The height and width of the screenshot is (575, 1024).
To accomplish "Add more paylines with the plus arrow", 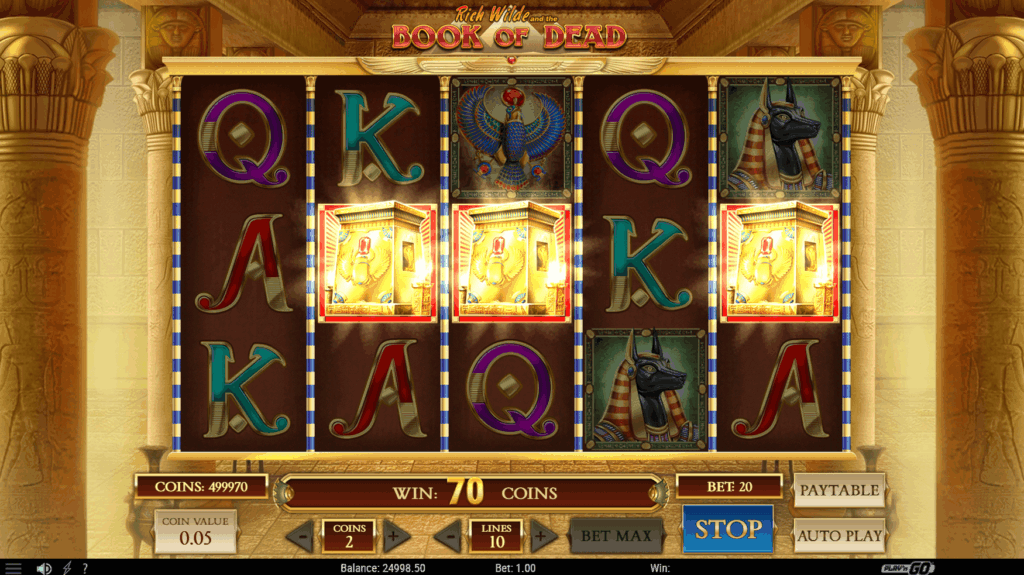I will 543,536.
